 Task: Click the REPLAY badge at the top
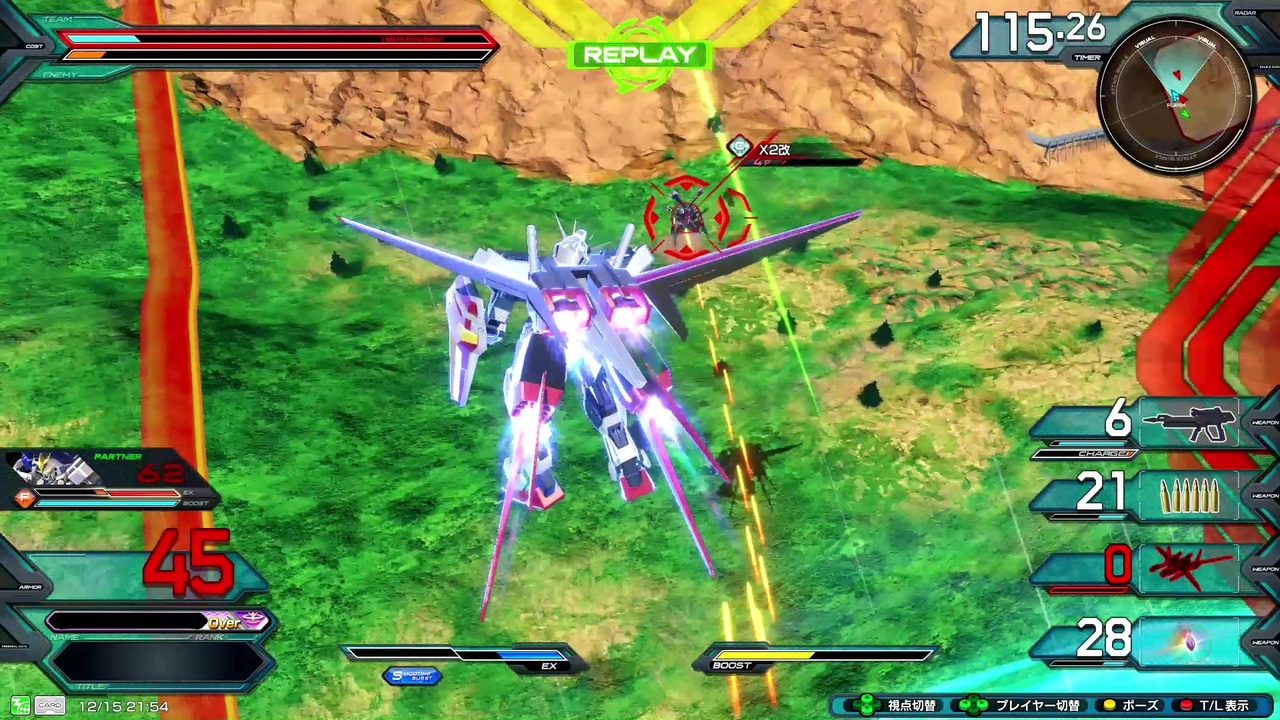[x=639, y=55]
